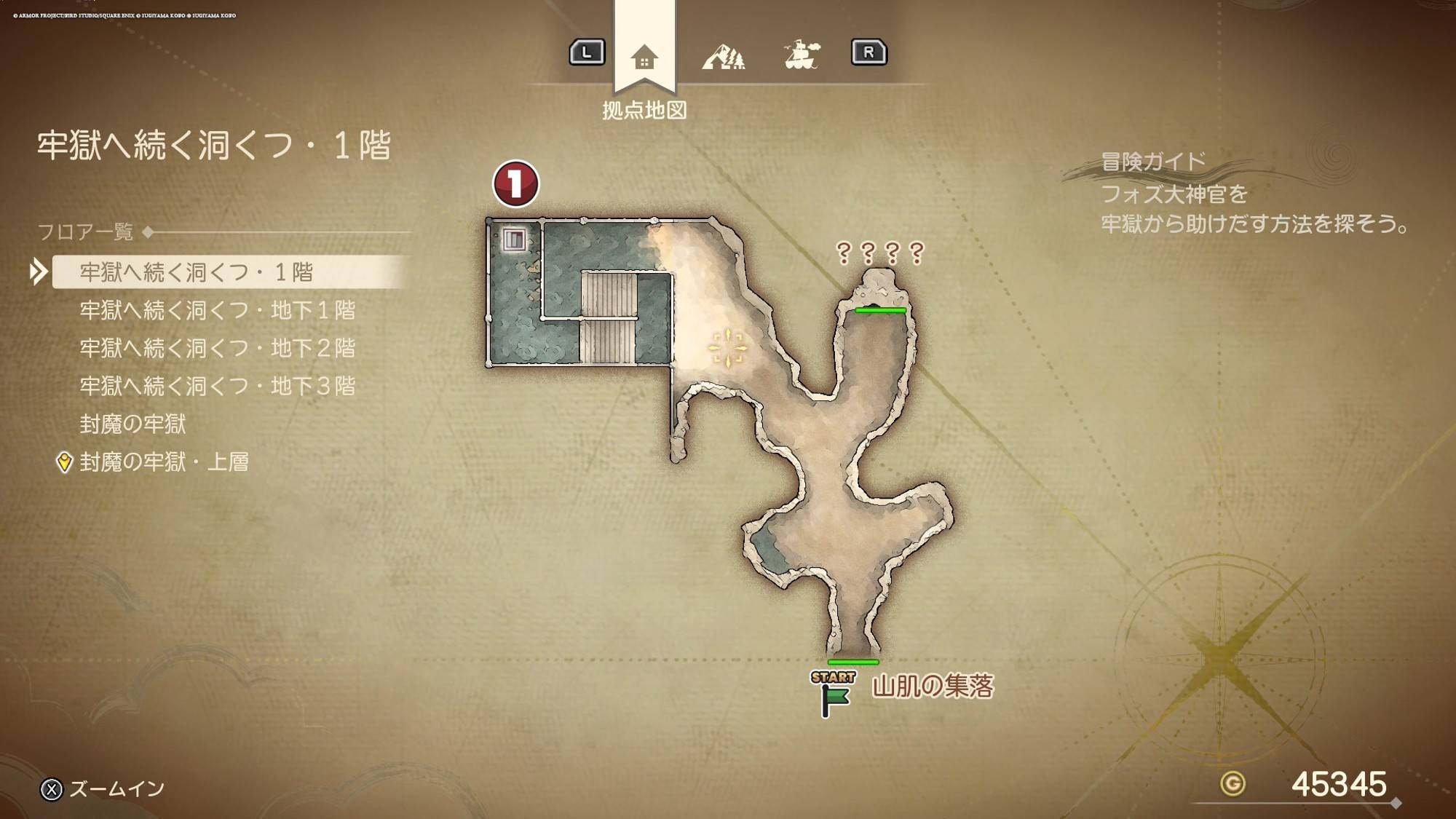Switch to 牢獄へ続く洞くつ・地下3階 floor

[x=217, y=386]
